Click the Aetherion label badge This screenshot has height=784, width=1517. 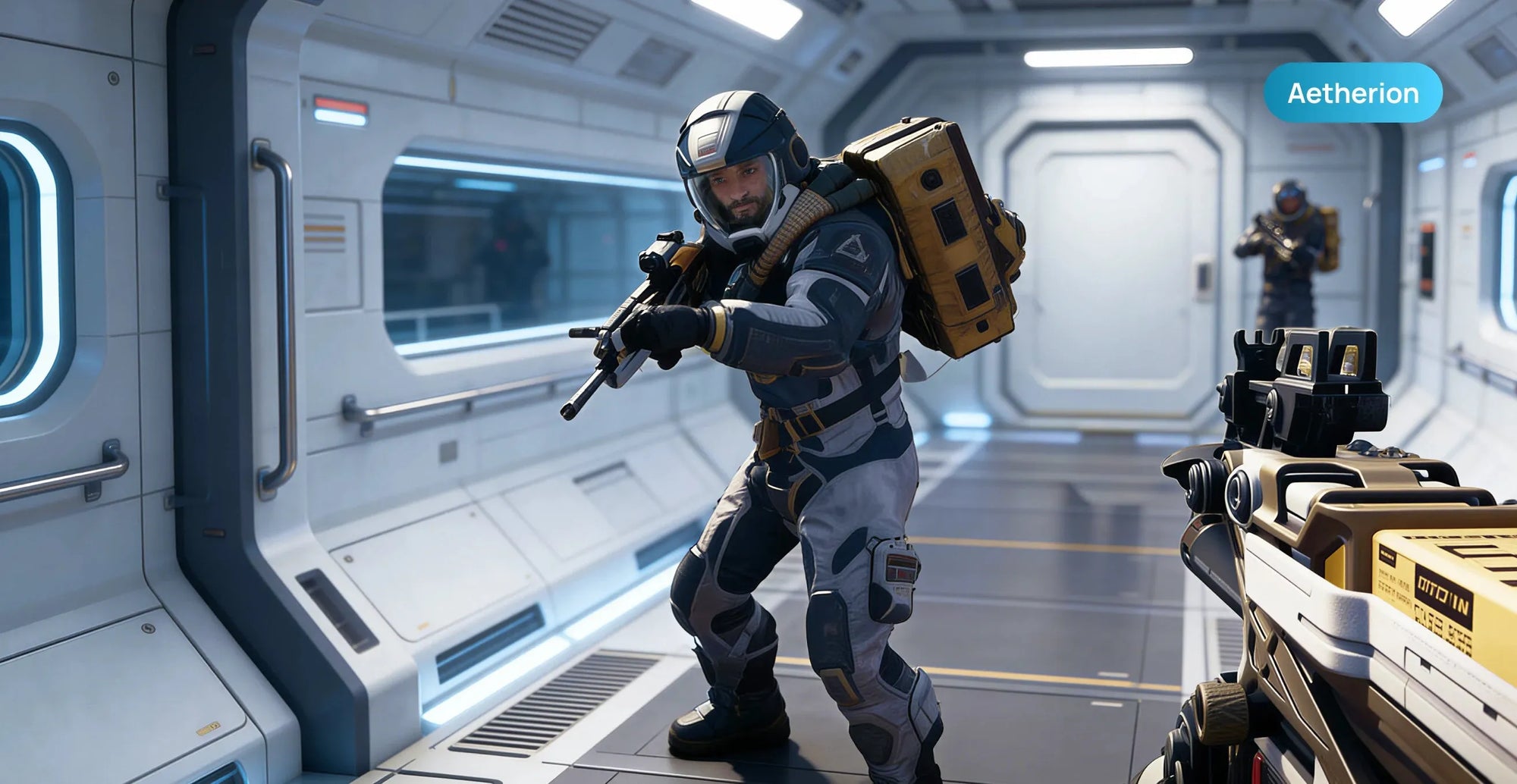tap(1352, 93)
